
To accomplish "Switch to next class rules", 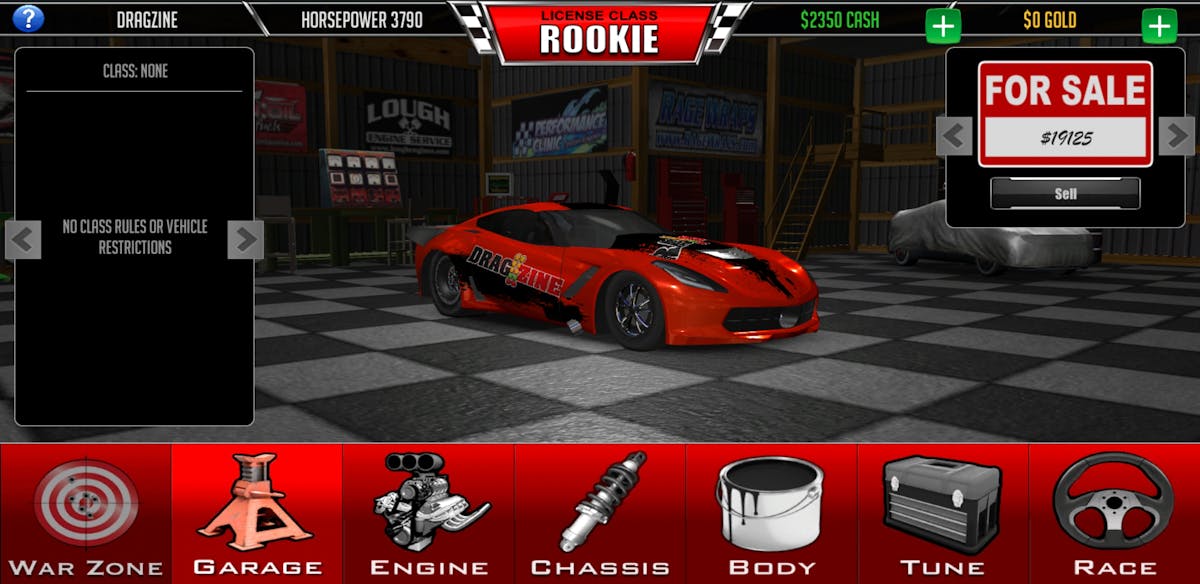I will coord(245,240).
